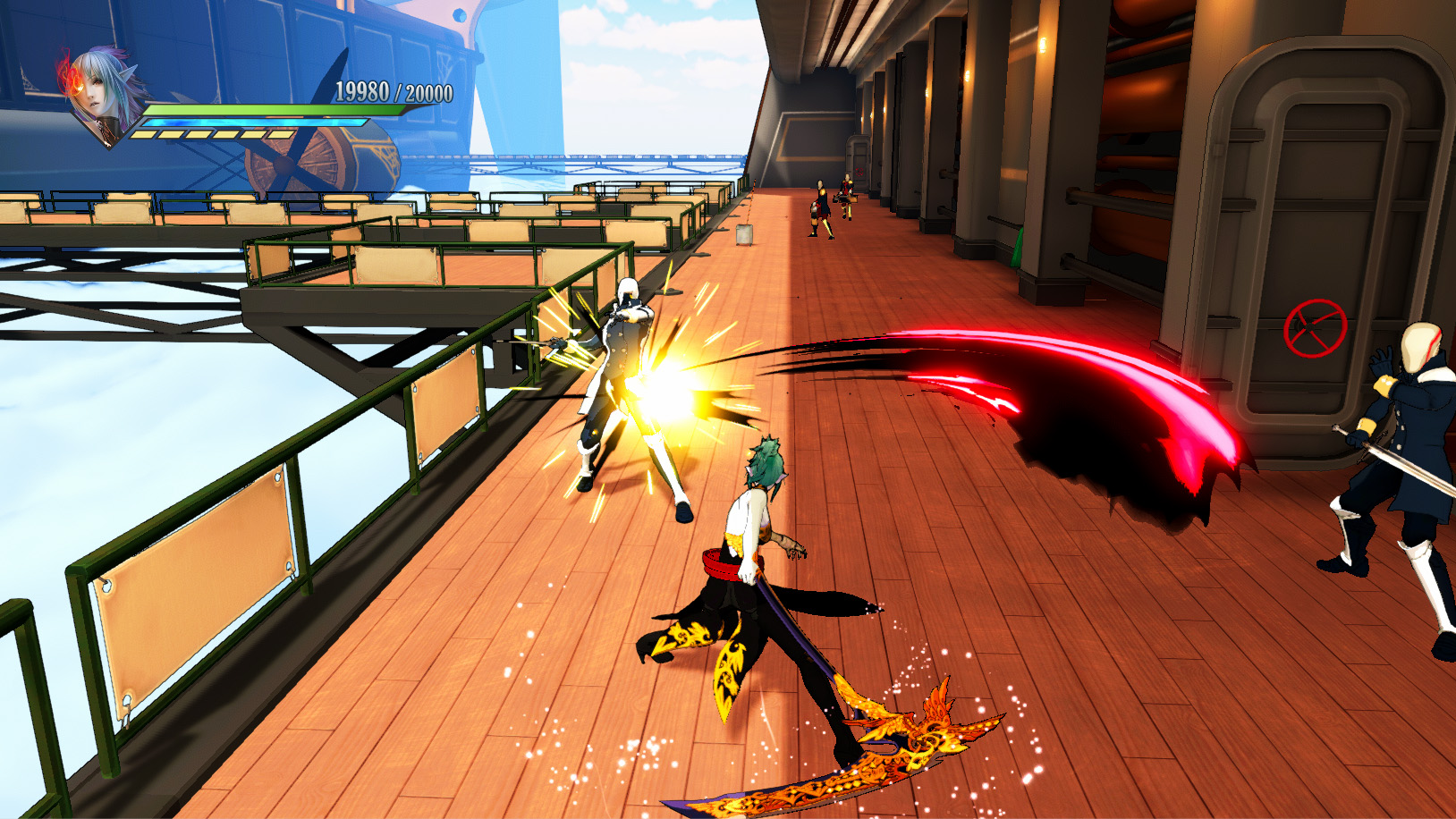1456x819 pixels.
Task: Click the small gray crate on the deck
Action: click(x=742, y=235)
